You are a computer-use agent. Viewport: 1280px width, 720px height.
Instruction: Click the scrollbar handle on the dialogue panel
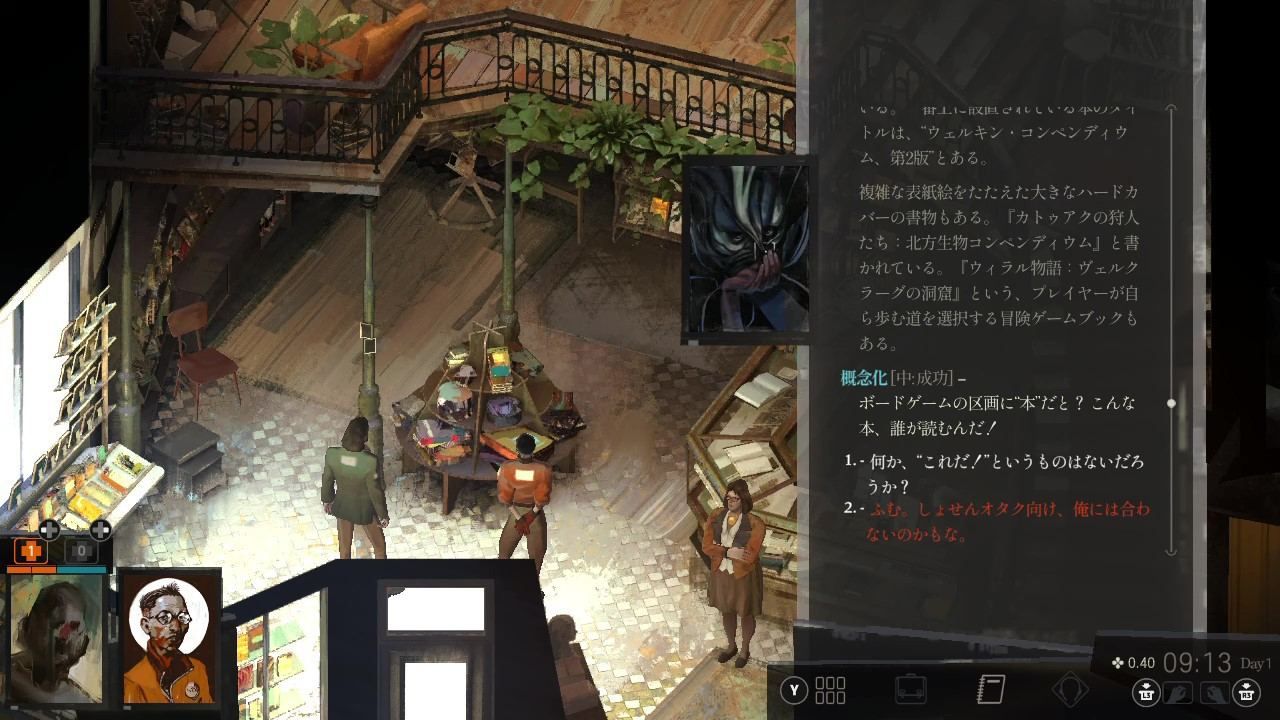1170,403
